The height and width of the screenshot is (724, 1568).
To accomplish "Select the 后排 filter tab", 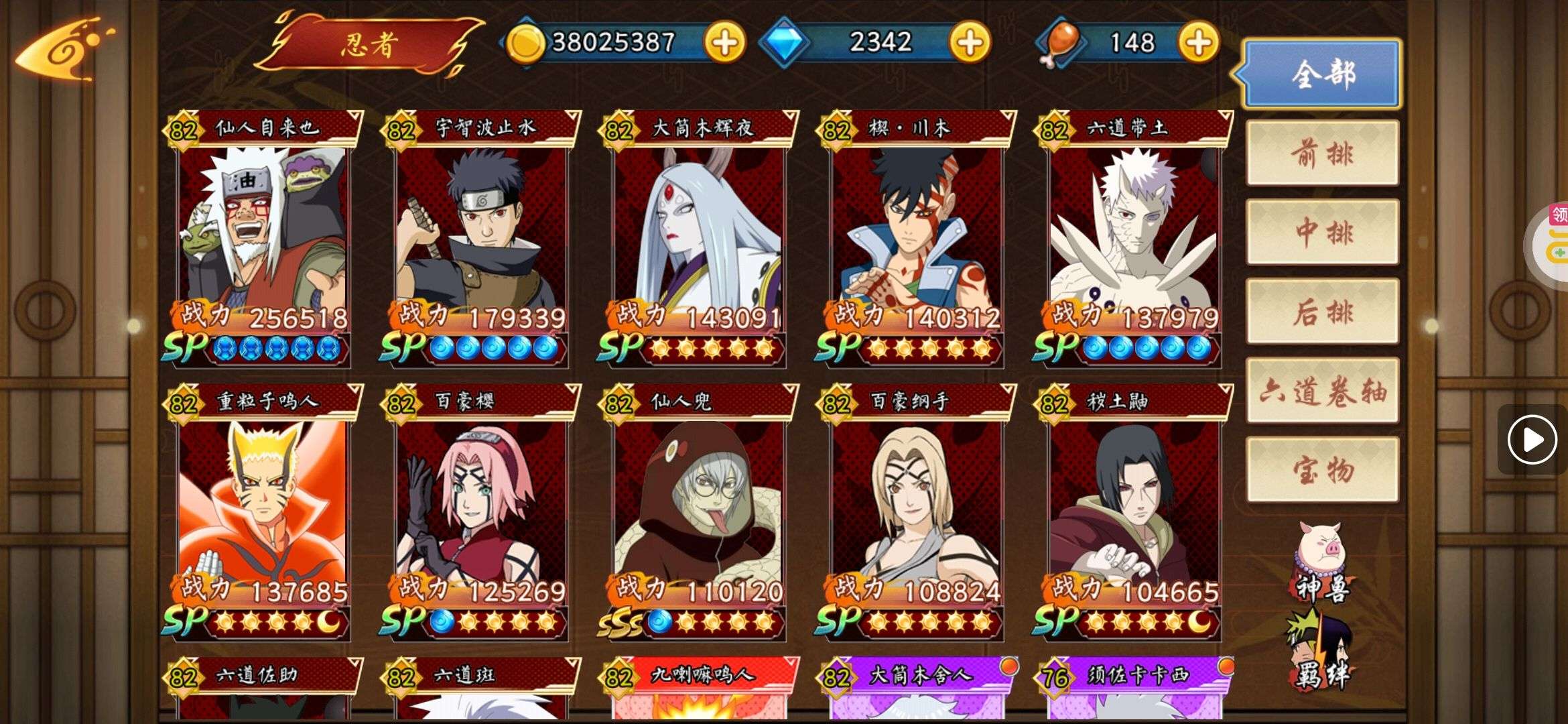I will [1322, 312].
